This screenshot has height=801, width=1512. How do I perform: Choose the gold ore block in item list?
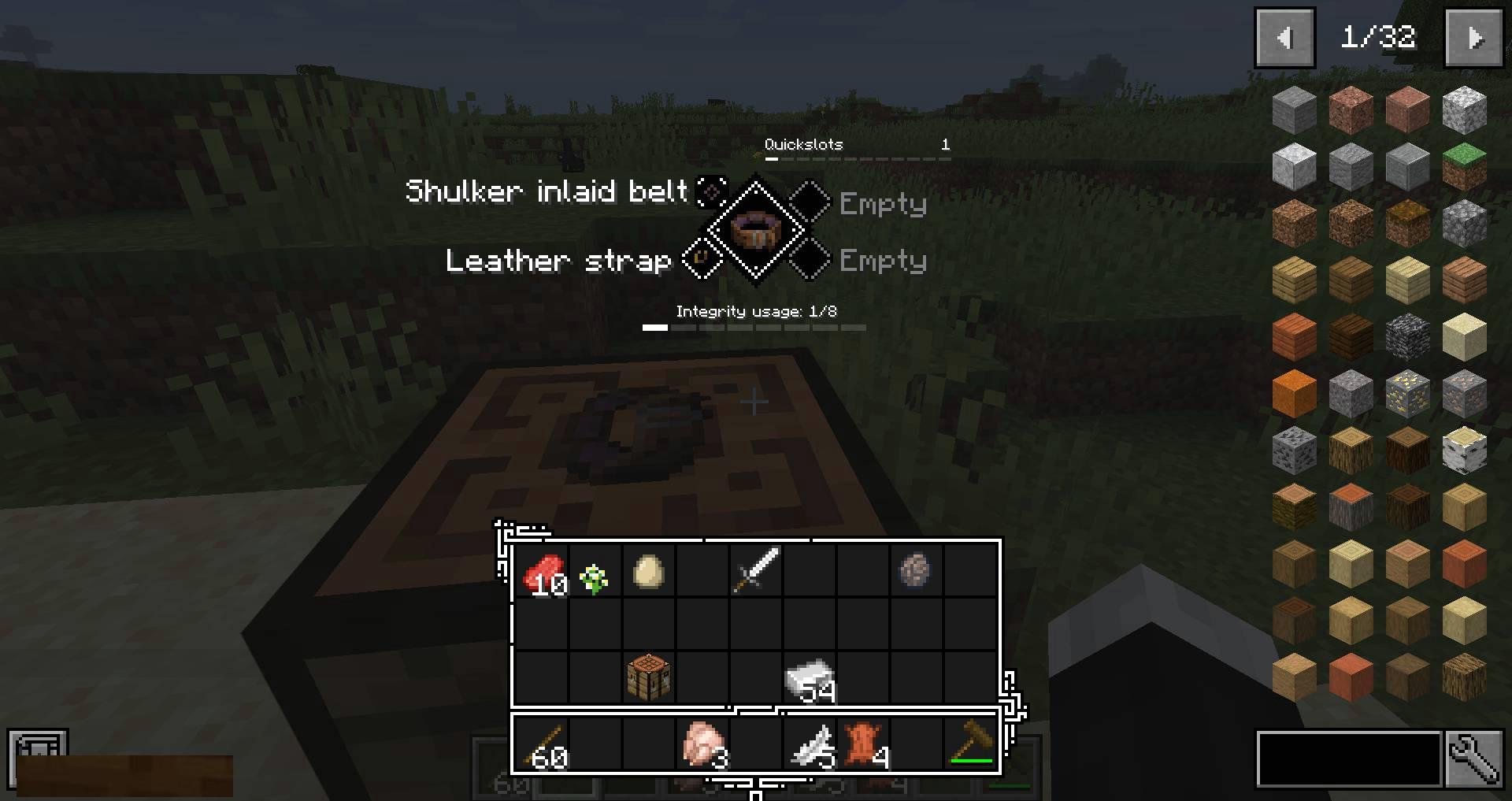1407,391
